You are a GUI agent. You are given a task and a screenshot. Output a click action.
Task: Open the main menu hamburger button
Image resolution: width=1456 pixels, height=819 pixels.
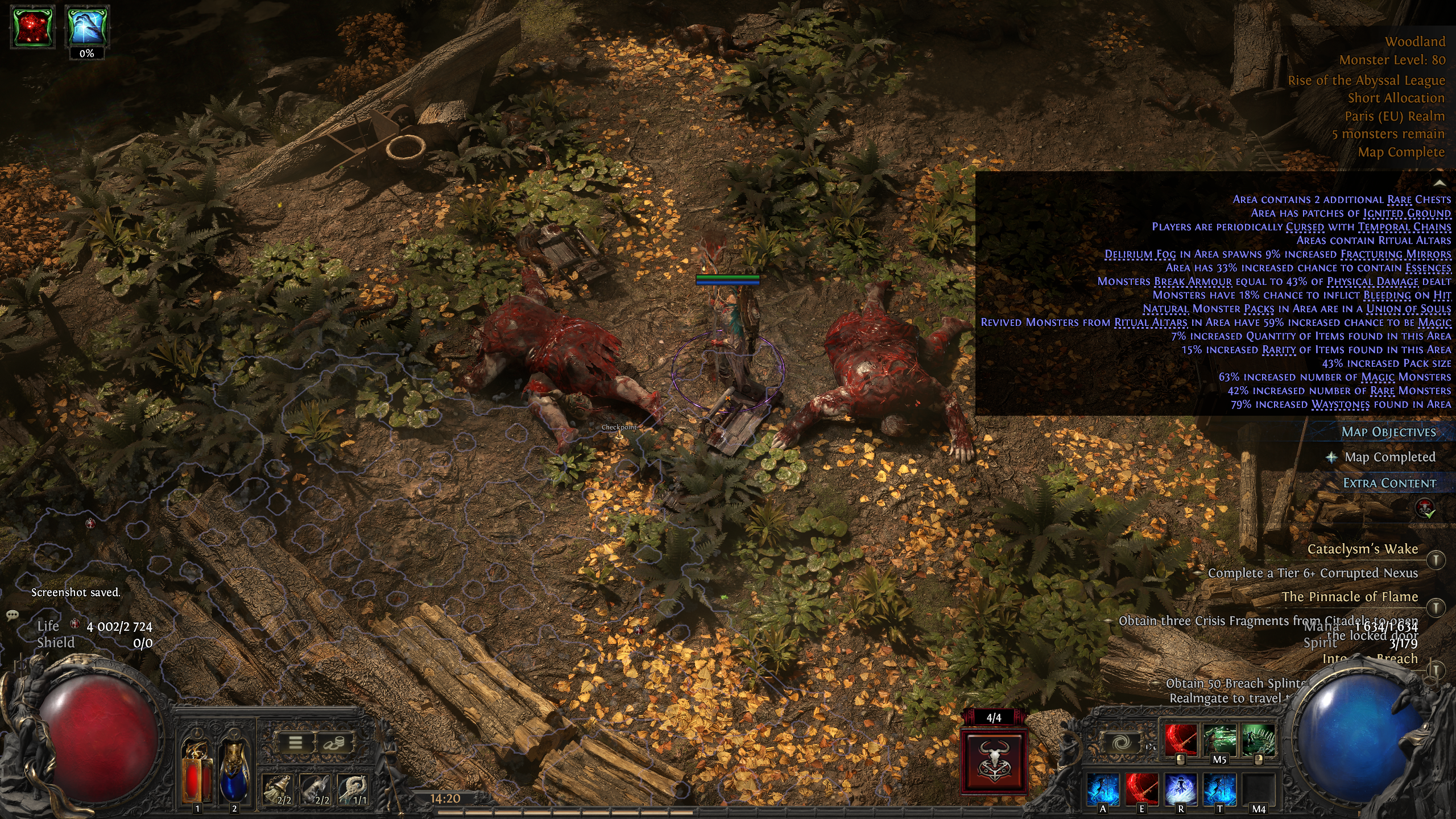coord(295,743)
